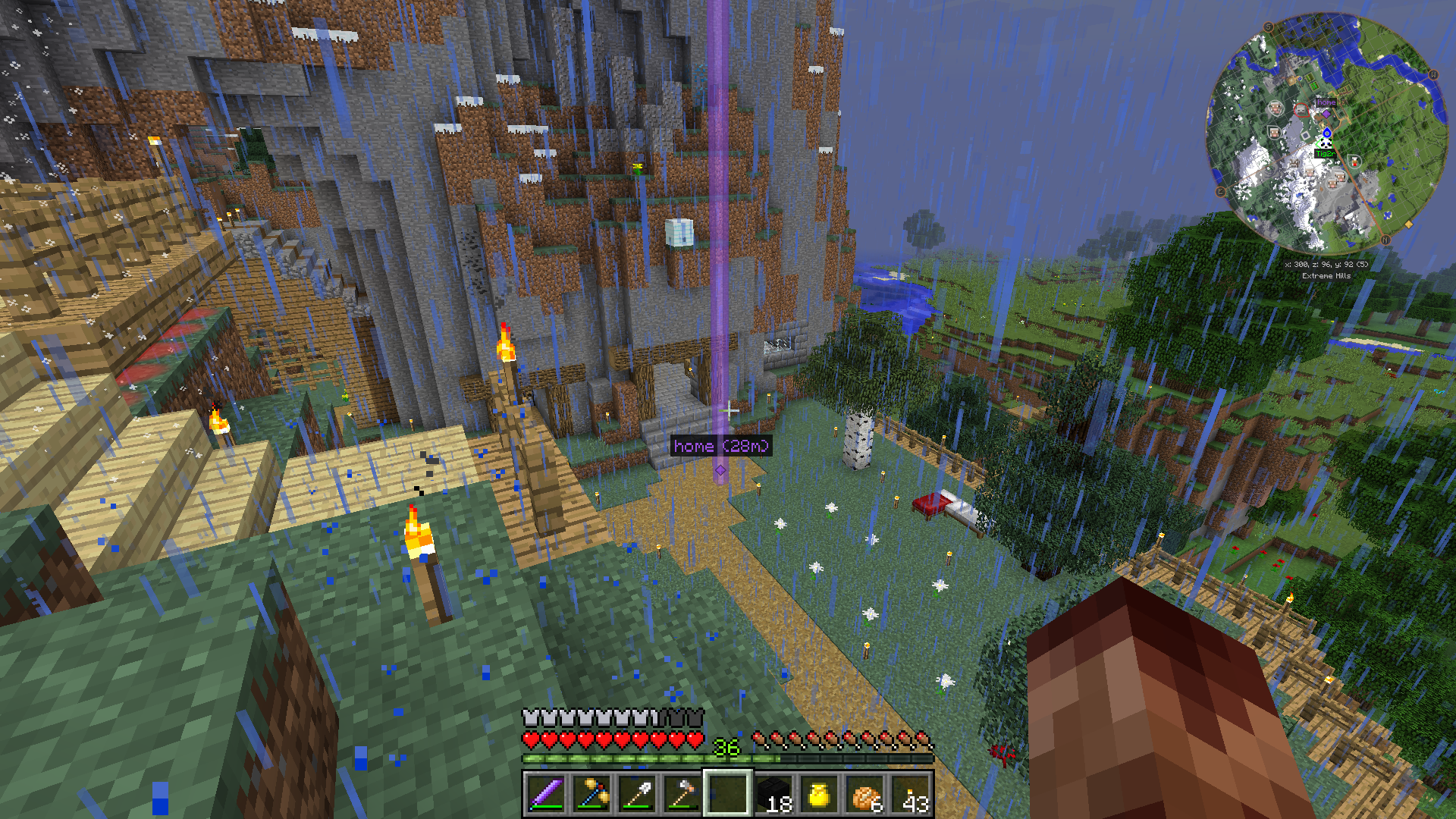The image size is (1456, 819).
Task: Click the highlighted empty hotbar slot
Action: (728, 794)
